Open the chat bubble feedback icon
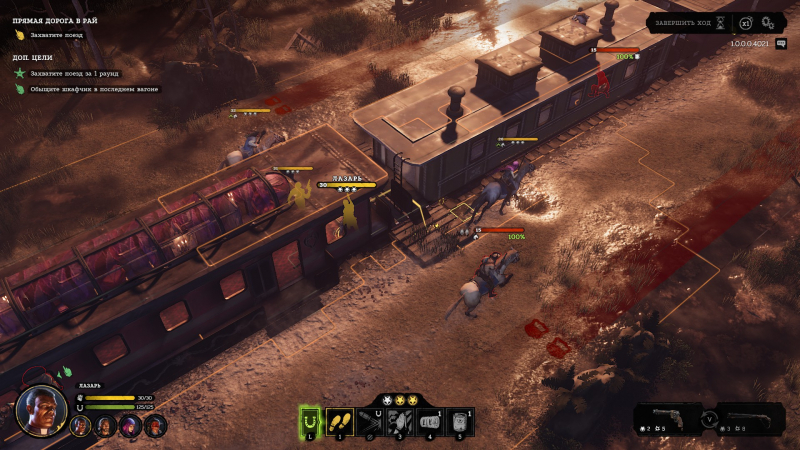 781,44
